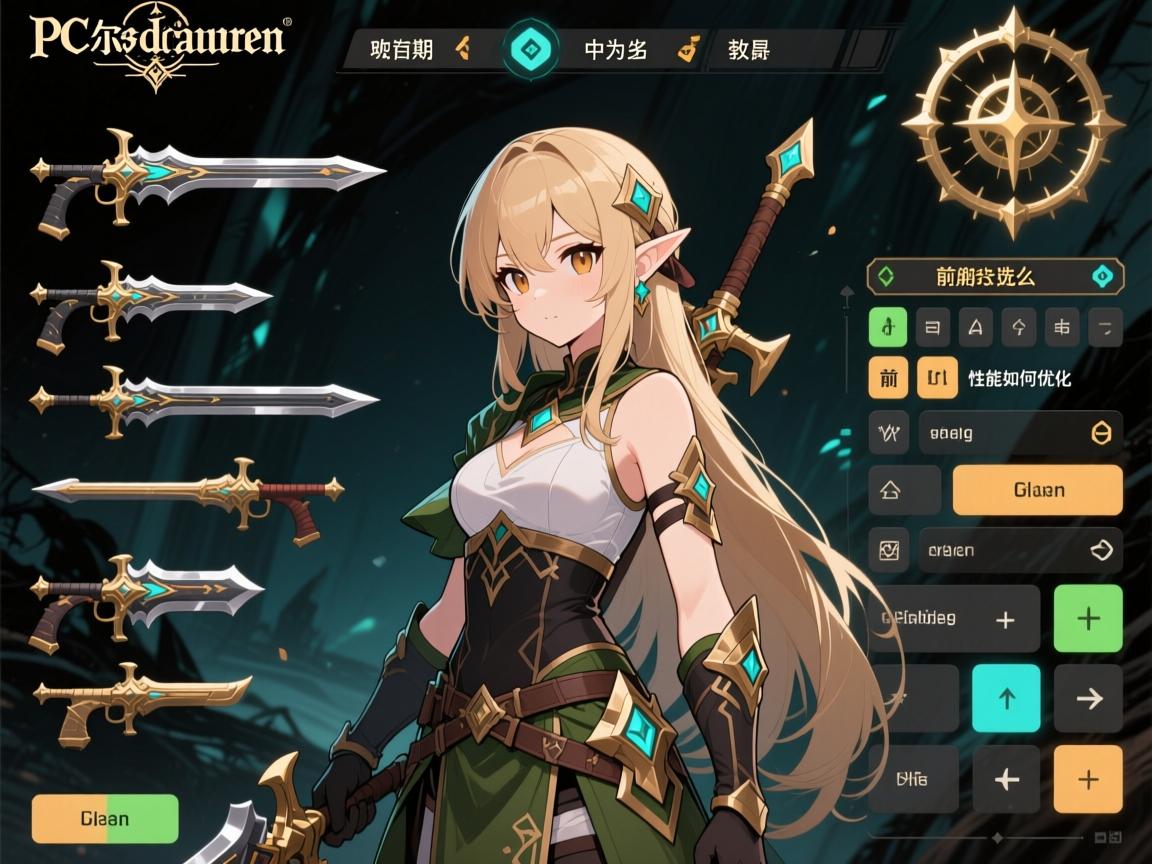Select the cyan diamond emblem in the top bar
This screenshot has height=864, width=1152.
[529, 48]
